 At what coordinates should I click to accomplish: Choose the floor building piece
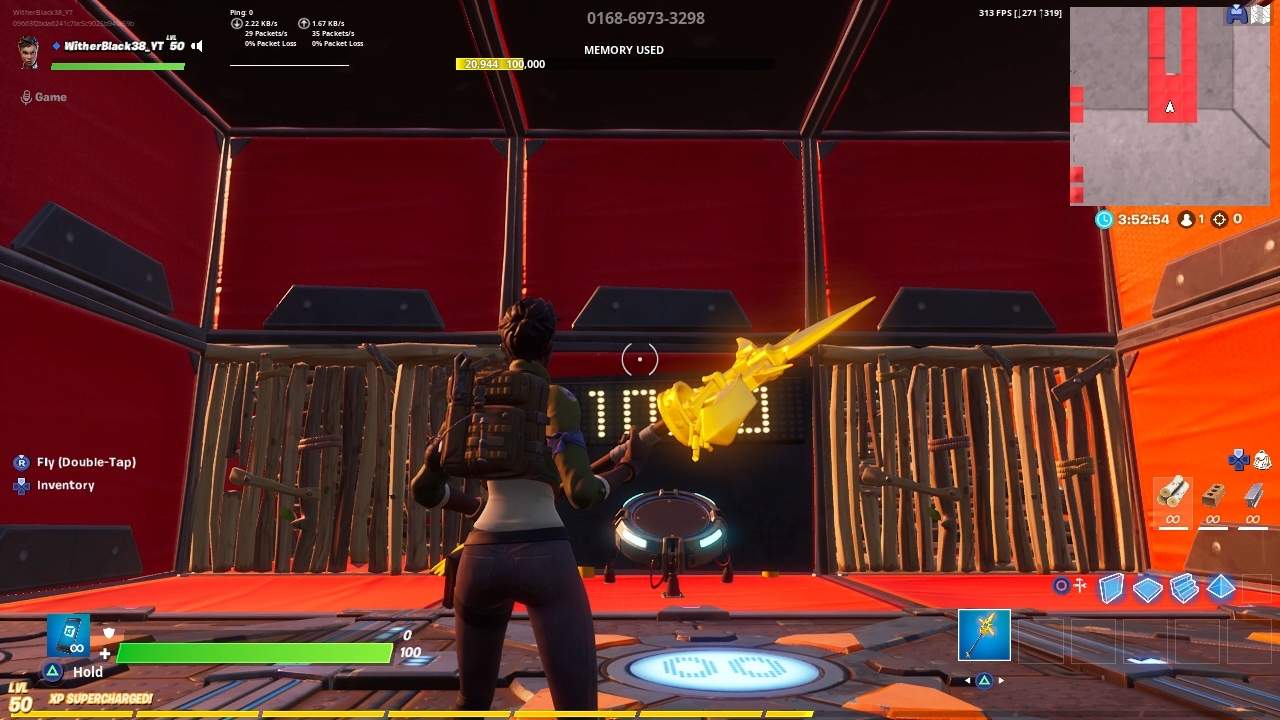(1147, 589)
